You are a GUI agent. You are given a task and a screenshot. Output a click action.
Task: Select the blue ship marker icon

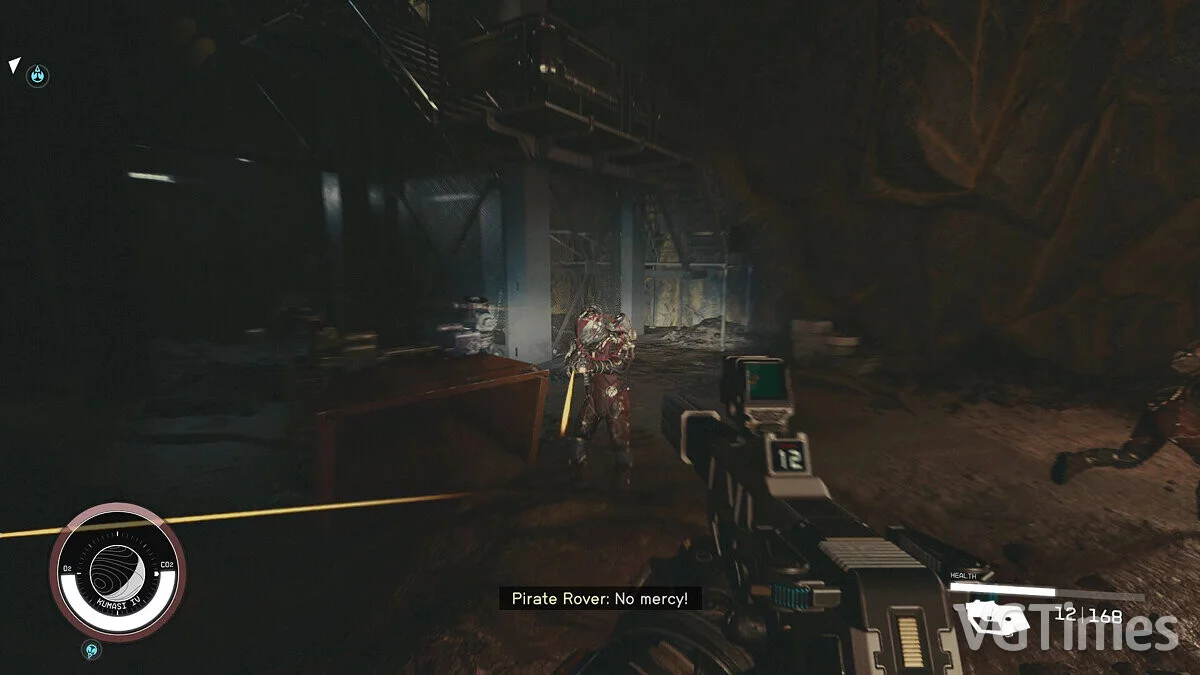coord(37,74)
